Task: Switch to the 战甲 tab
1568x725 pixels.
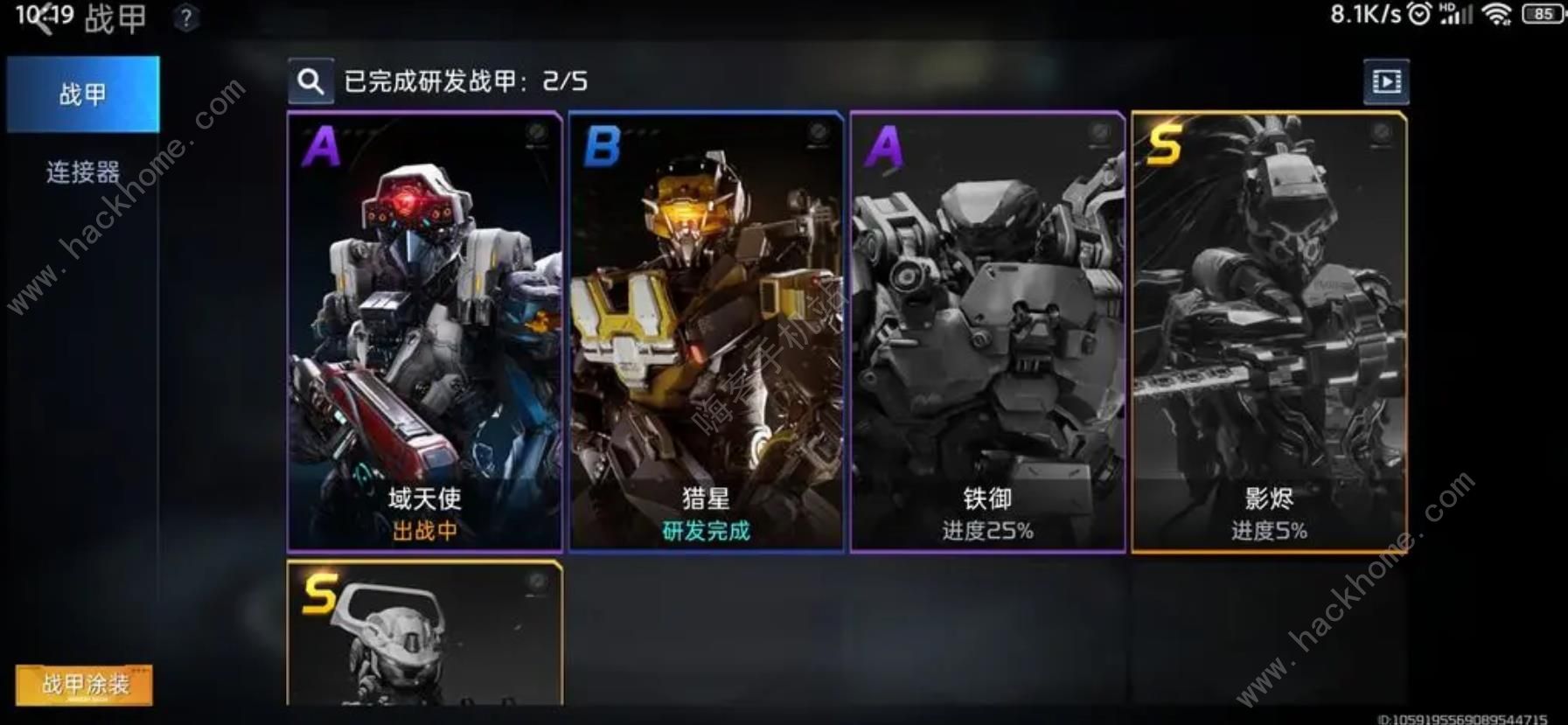Action: pos(83,94)
